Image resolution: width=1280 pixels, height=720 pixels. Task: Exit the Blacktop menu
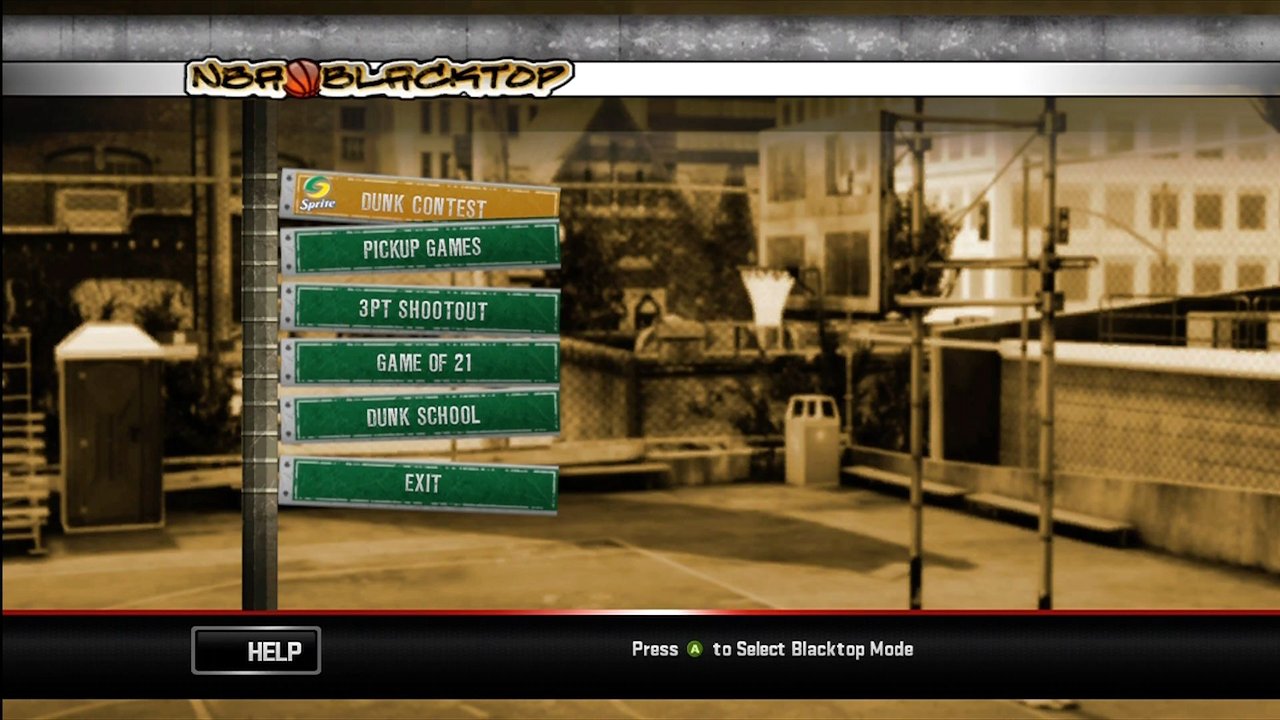[x=420, y=484]
